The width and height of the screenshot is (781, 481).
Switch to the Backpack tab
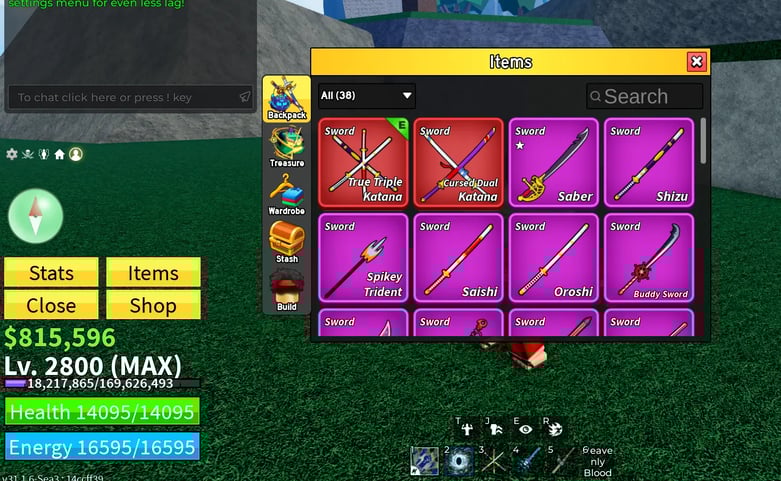[x=286, y=99]
